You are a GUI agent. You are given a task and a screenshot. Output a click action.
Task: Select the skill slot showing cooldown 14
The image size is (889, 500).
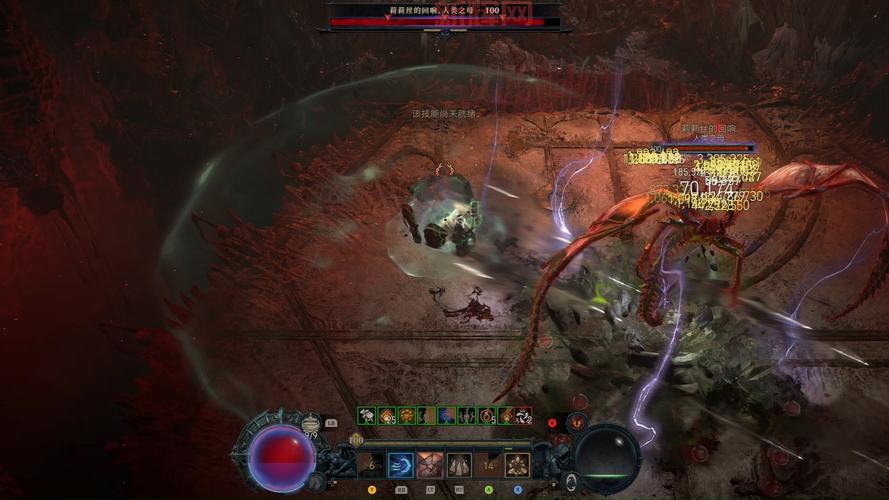click(488, 464)
